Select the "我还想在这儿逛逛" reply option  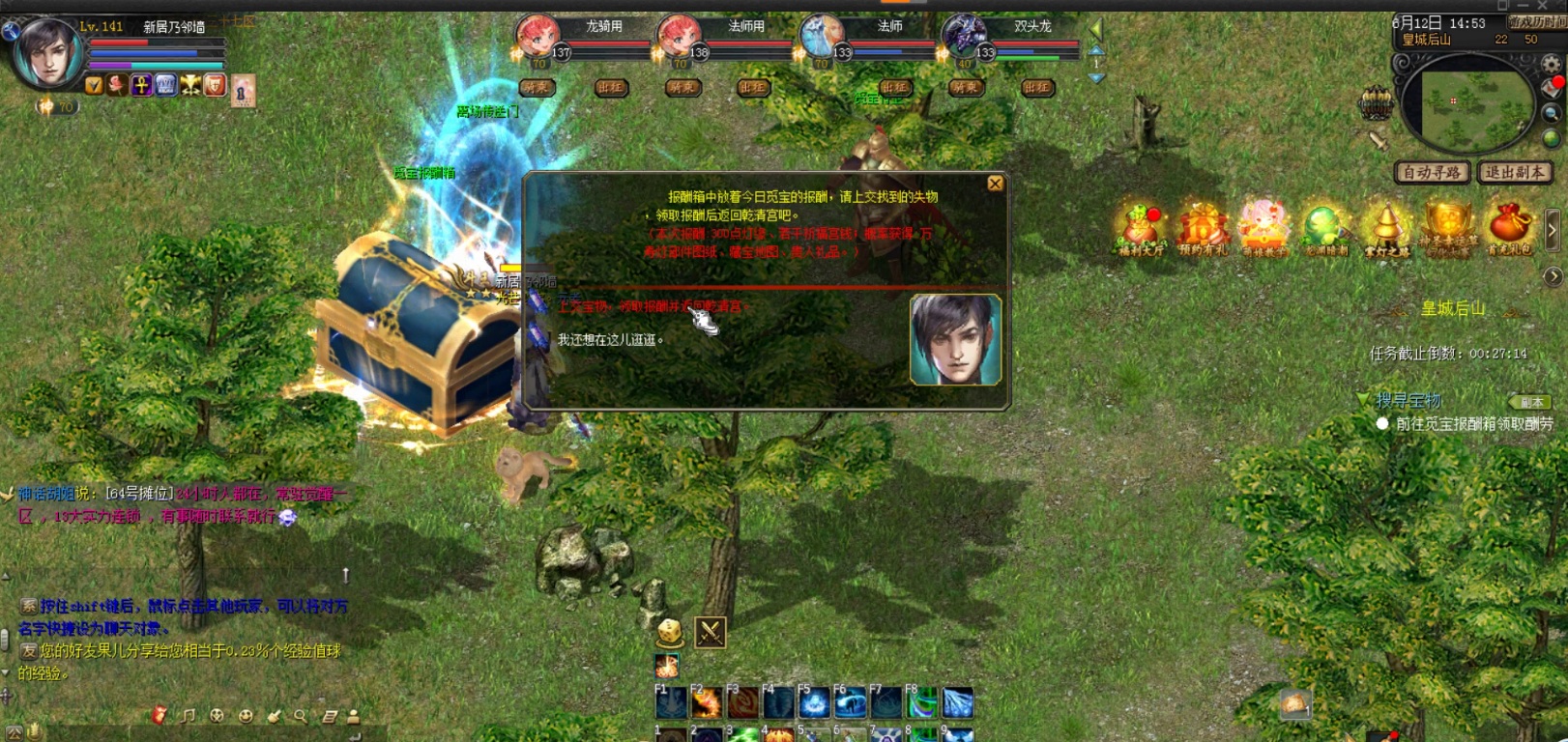coord(611,340)
